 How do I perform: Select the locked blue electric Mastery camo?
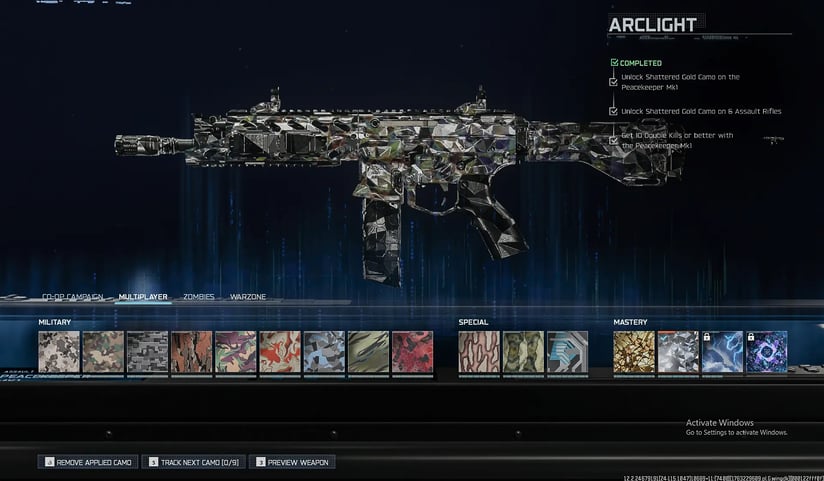pyautogui.click(x=722, y=352)
